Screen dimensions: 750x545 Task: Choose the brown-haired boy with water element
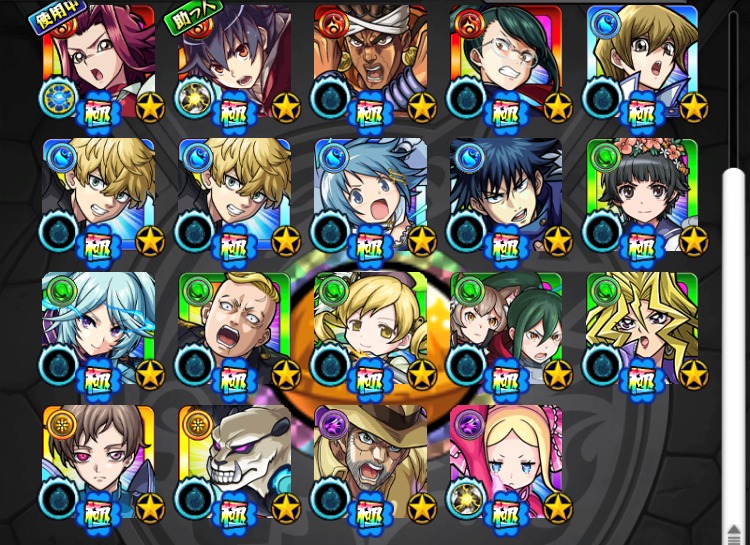click(x=643, y=62)
